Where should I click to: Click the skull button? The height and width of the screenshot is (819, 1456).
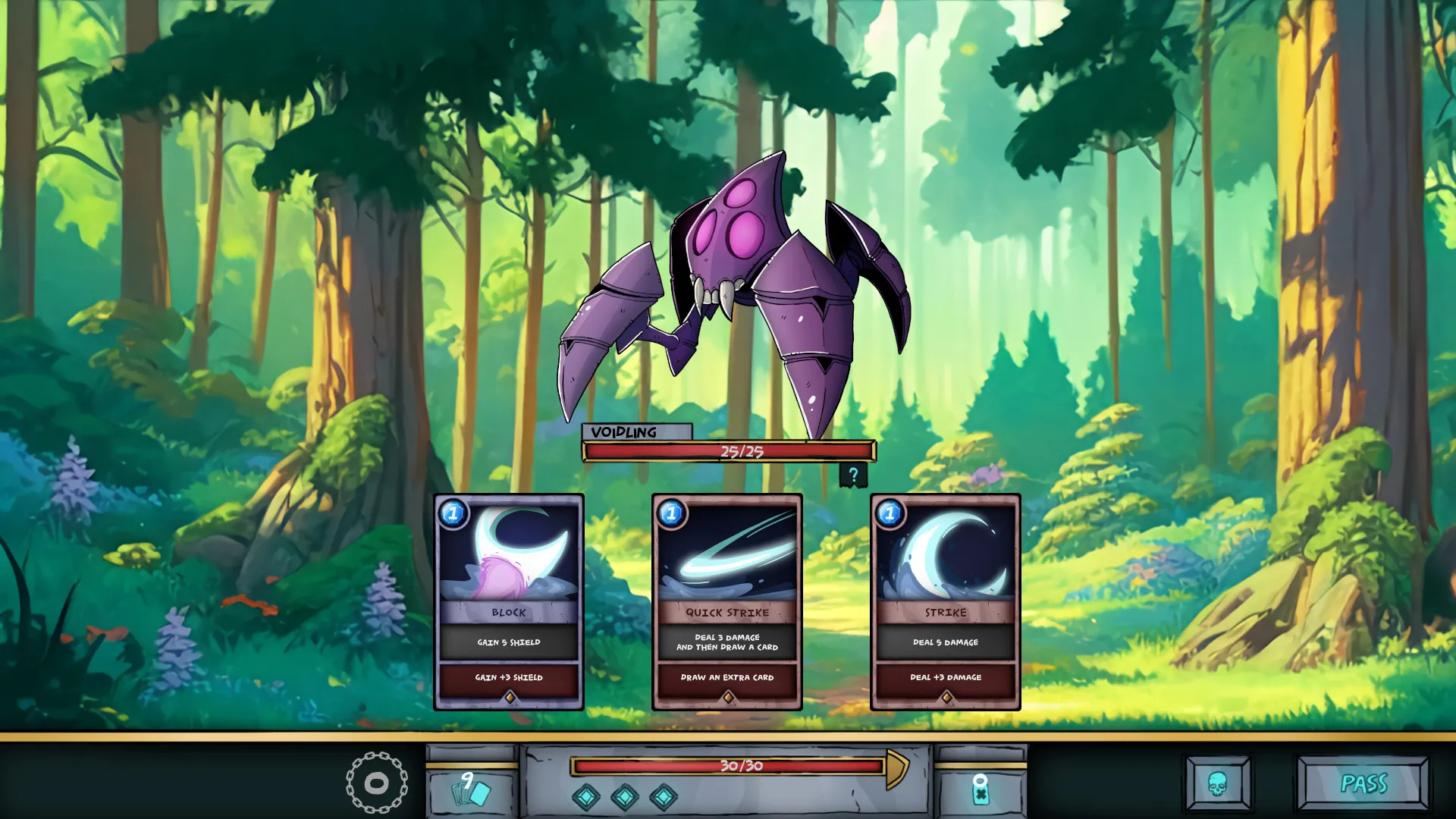(1217, 783)
